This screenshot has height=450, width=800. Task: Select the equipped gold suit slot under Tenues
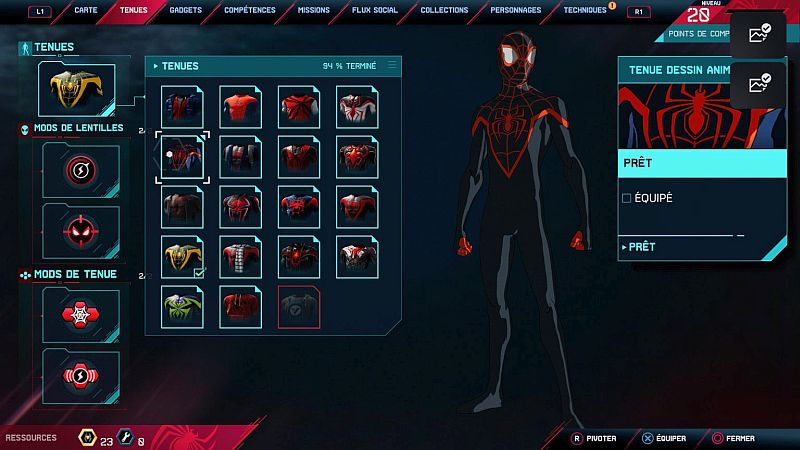(x=76, y=89)
